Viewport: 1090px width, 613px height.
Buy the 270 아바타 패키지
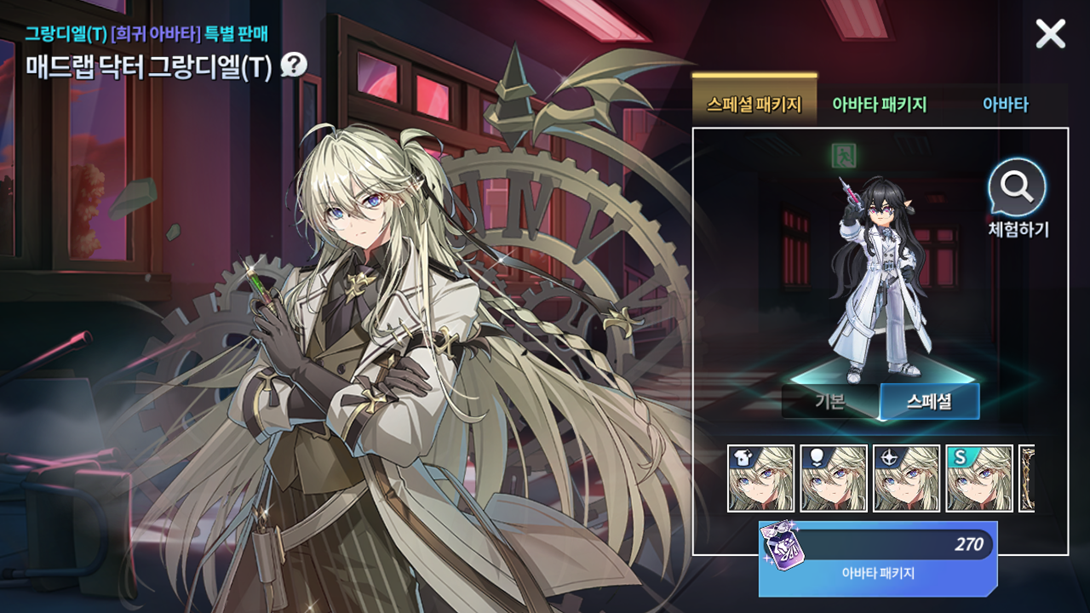(x=877, y=558)
